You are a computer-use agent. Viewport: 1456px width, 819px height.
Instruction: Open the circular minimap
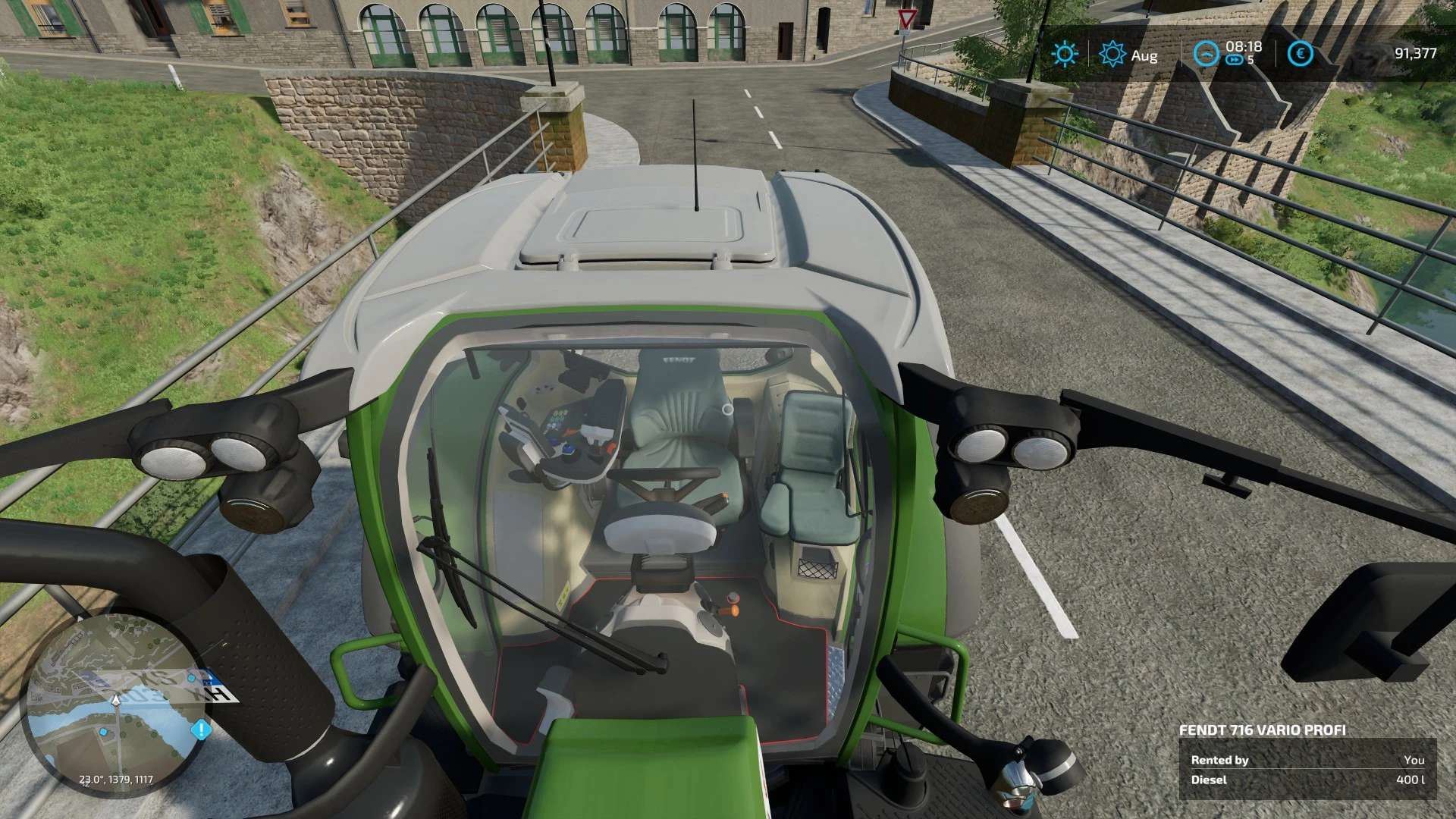115,703
